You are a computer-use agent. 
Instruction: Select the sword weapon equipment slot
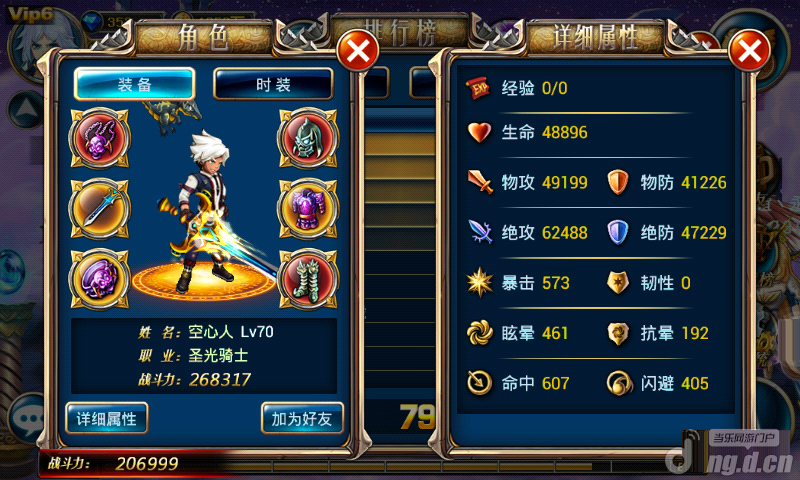coord(98,207)
